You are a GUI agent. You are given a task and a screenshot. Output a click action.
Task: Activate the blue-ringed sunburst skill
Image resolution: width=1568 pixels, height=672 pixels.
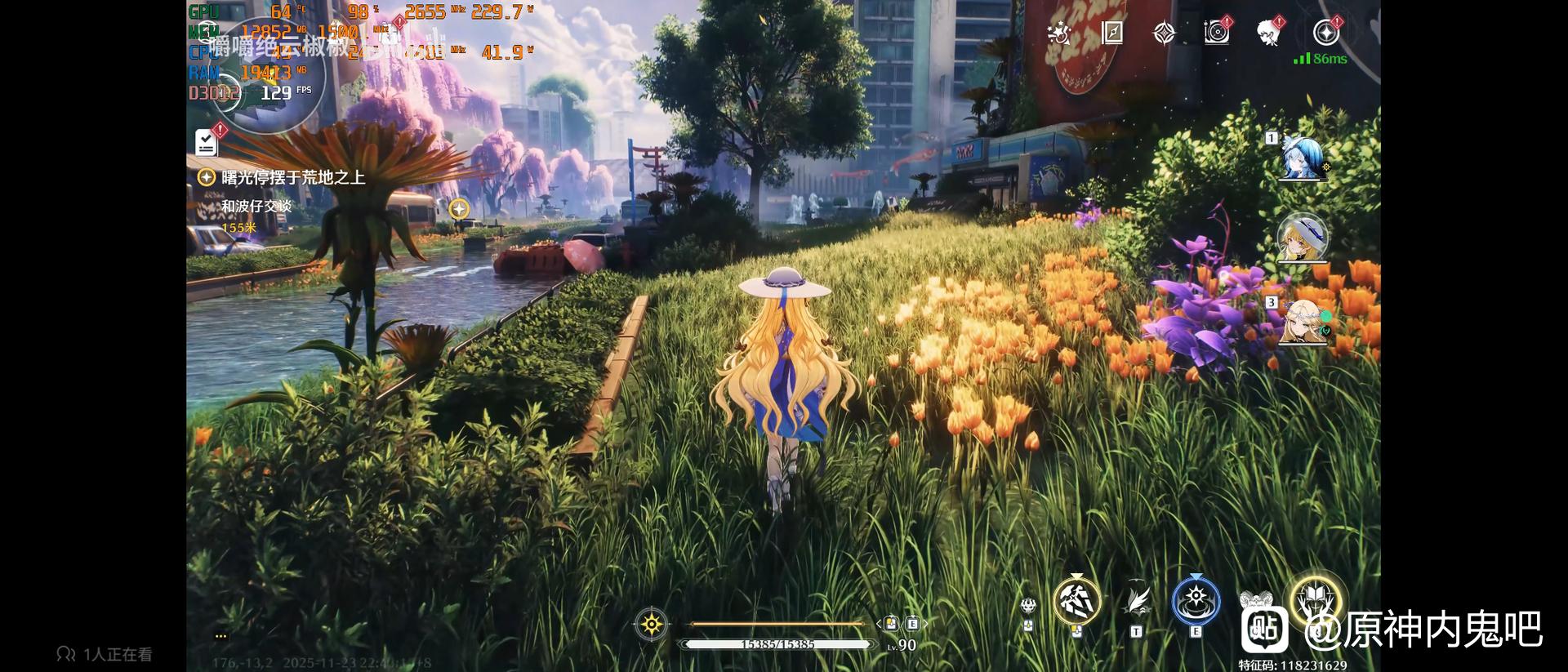tap(1196, 602)
